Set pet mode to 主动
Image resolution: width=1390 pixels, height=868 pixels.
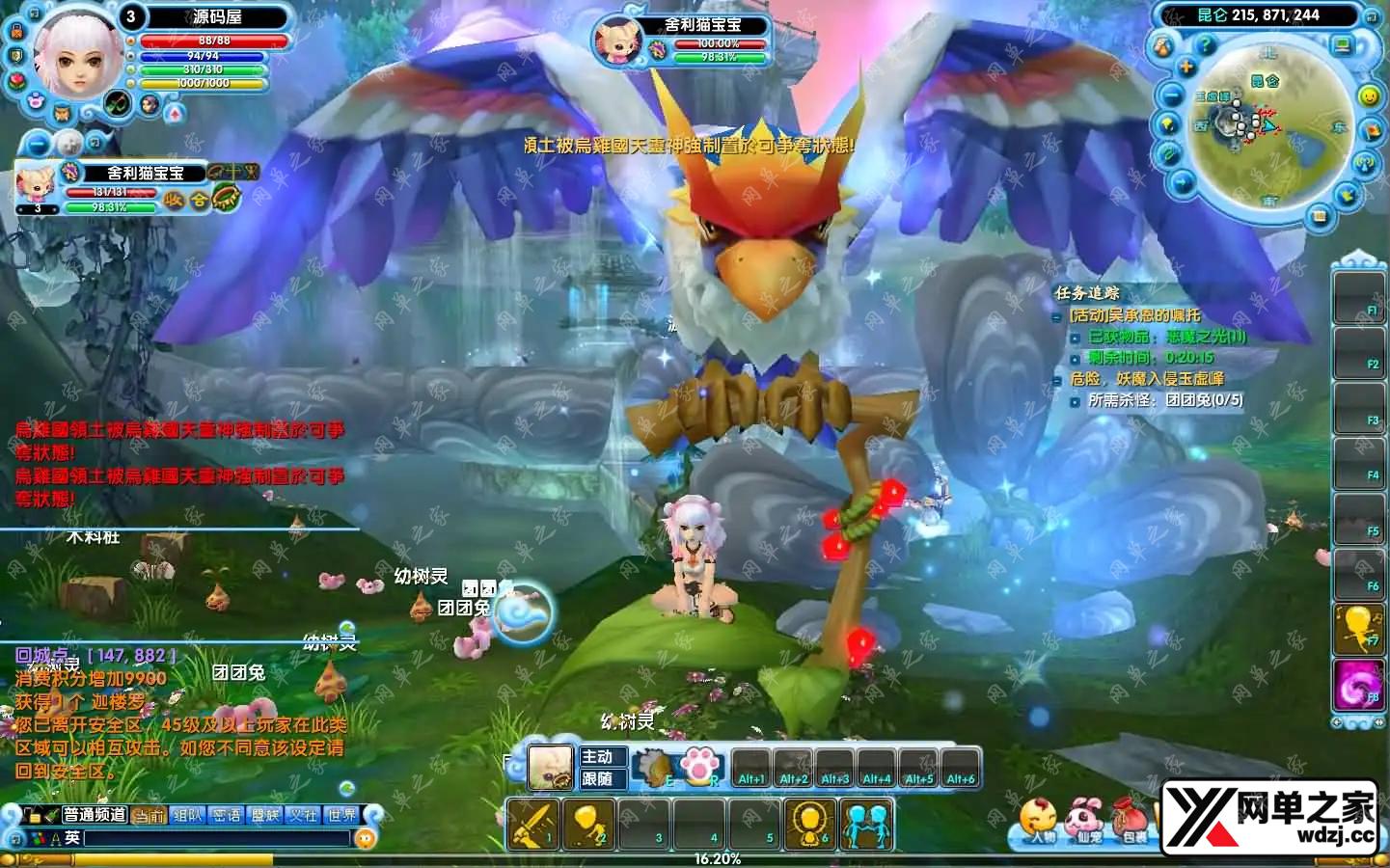click(x=598, y=757)
